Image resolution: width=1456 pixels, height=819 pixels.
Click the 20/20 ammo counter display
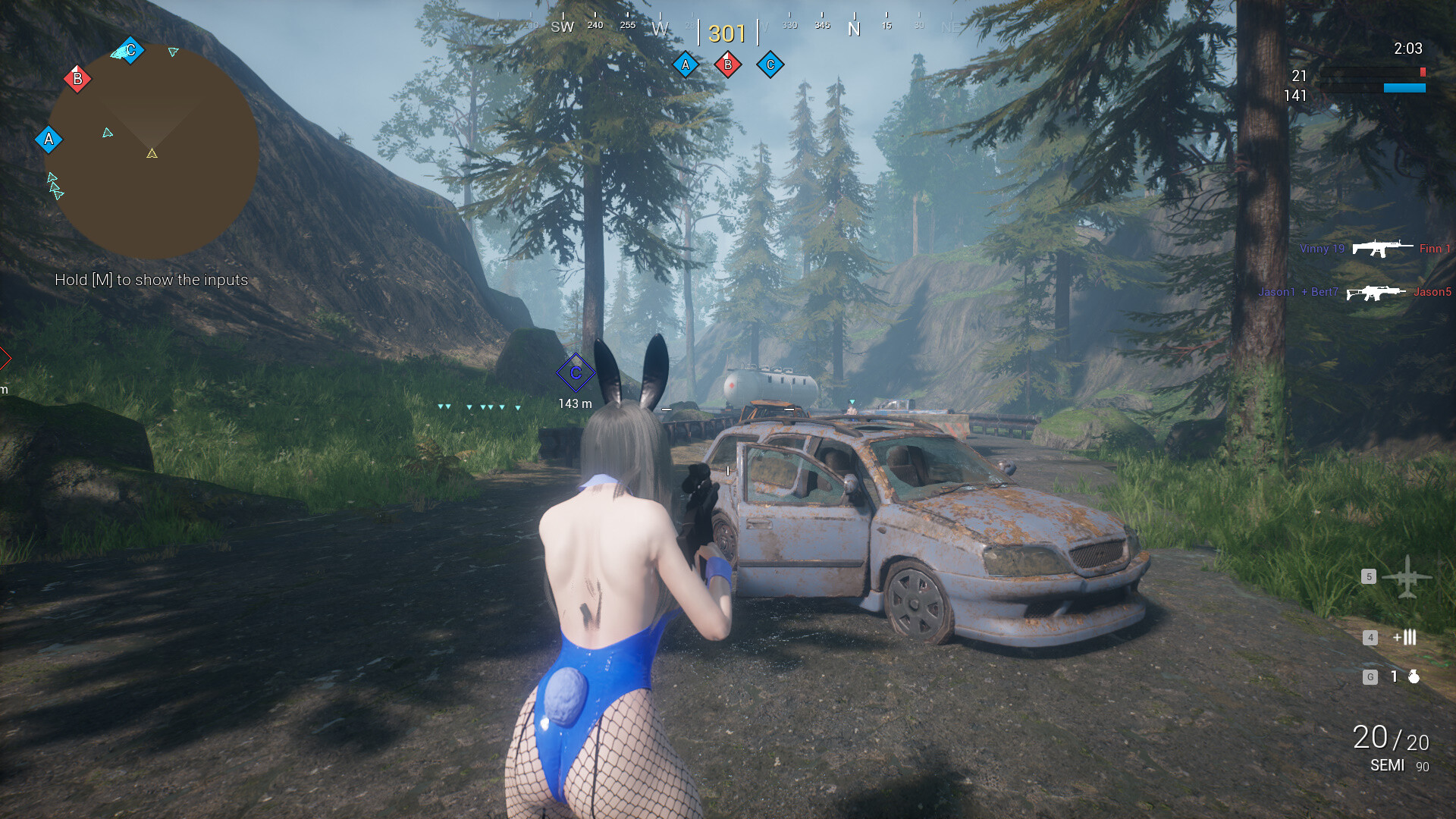pos(1391,737)
